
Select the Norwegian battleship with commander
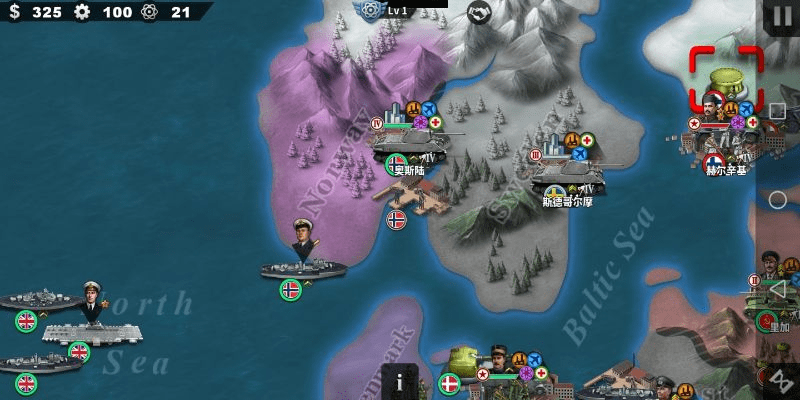coord(303,260)
